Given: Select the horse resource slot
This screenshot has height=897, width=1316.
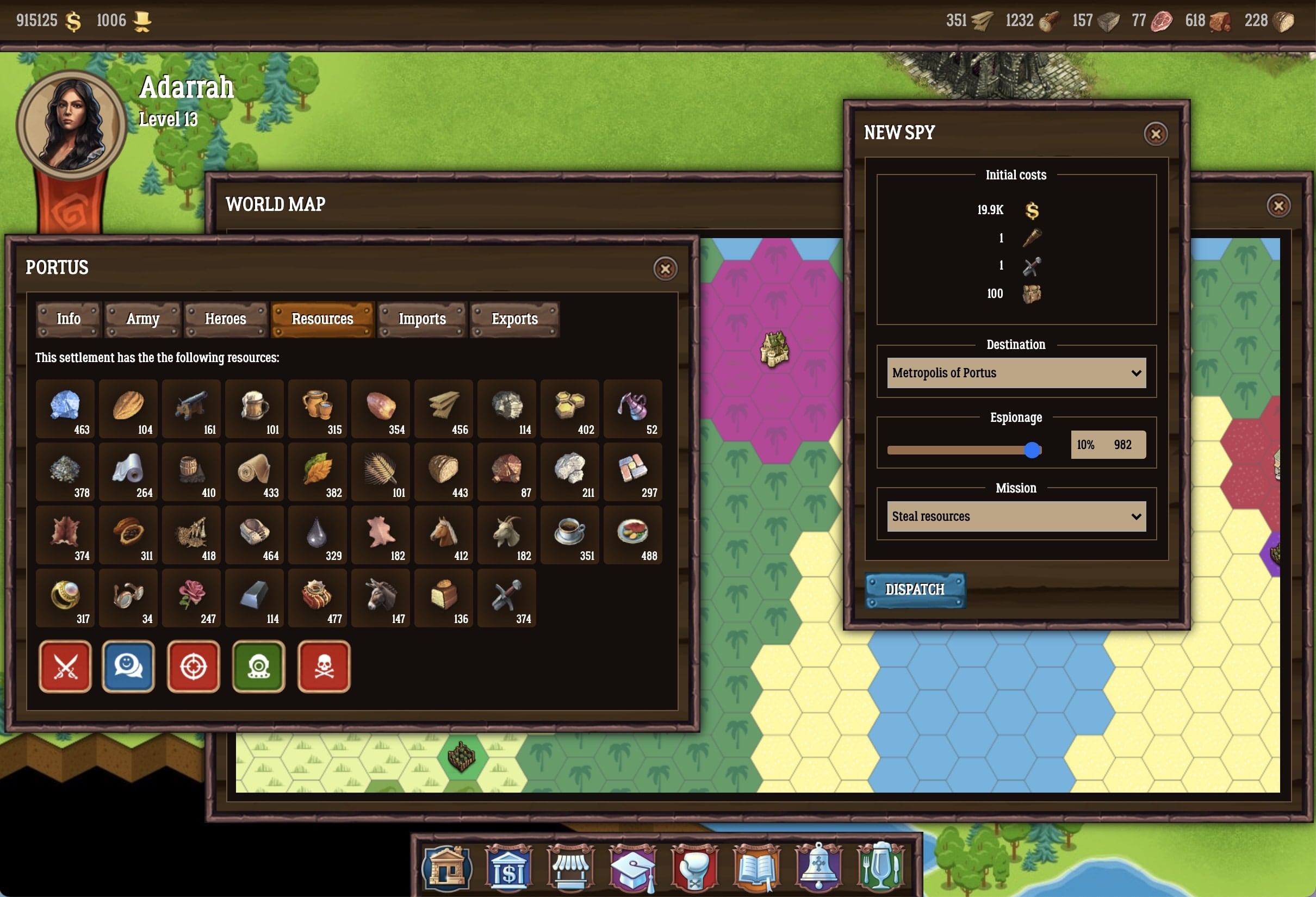Looking at the screenshot, I should pyautogui.click(x=444, y=535).
